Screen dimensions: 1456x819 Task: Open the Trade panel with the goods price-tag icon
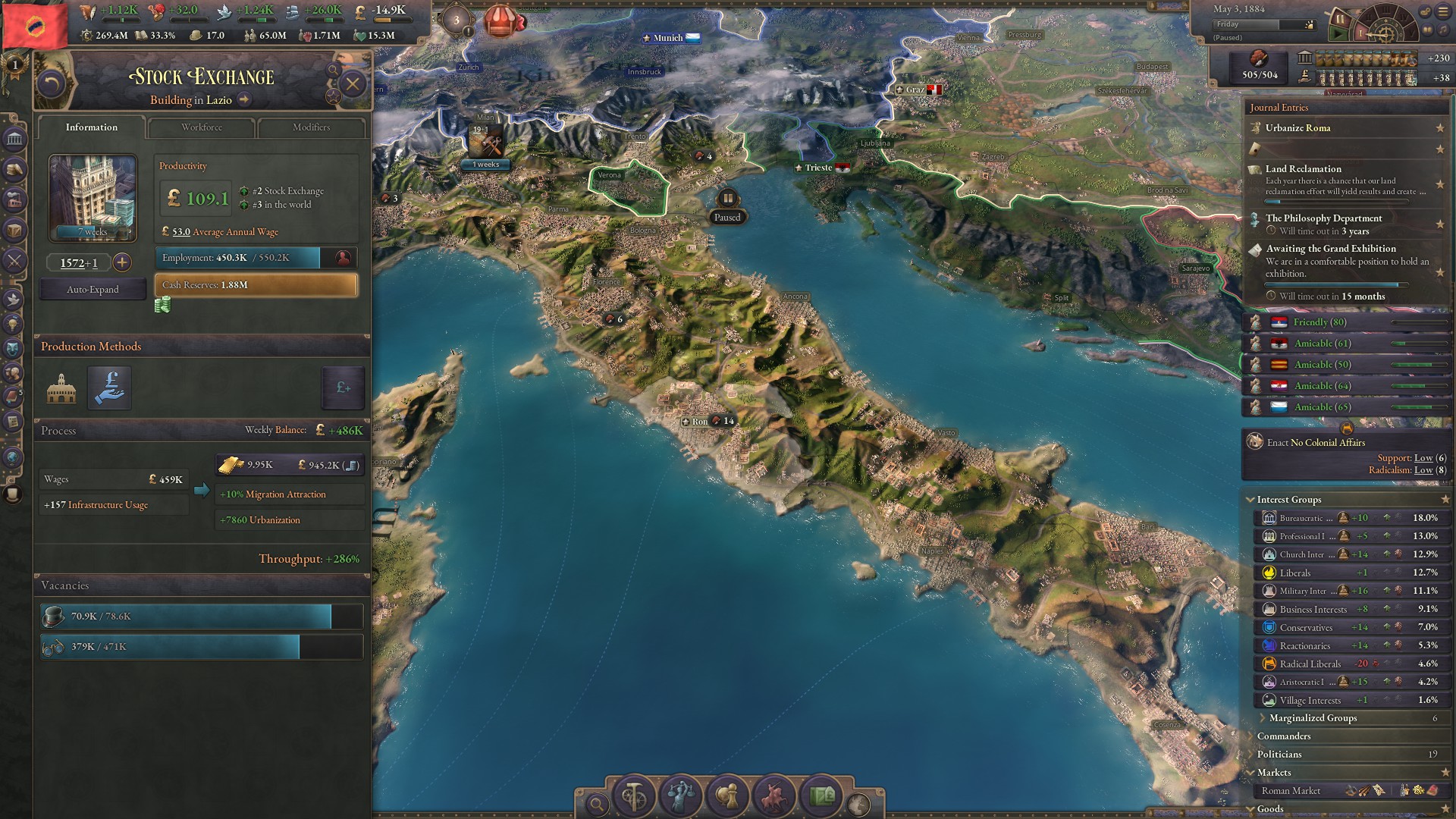click(820, 795)
